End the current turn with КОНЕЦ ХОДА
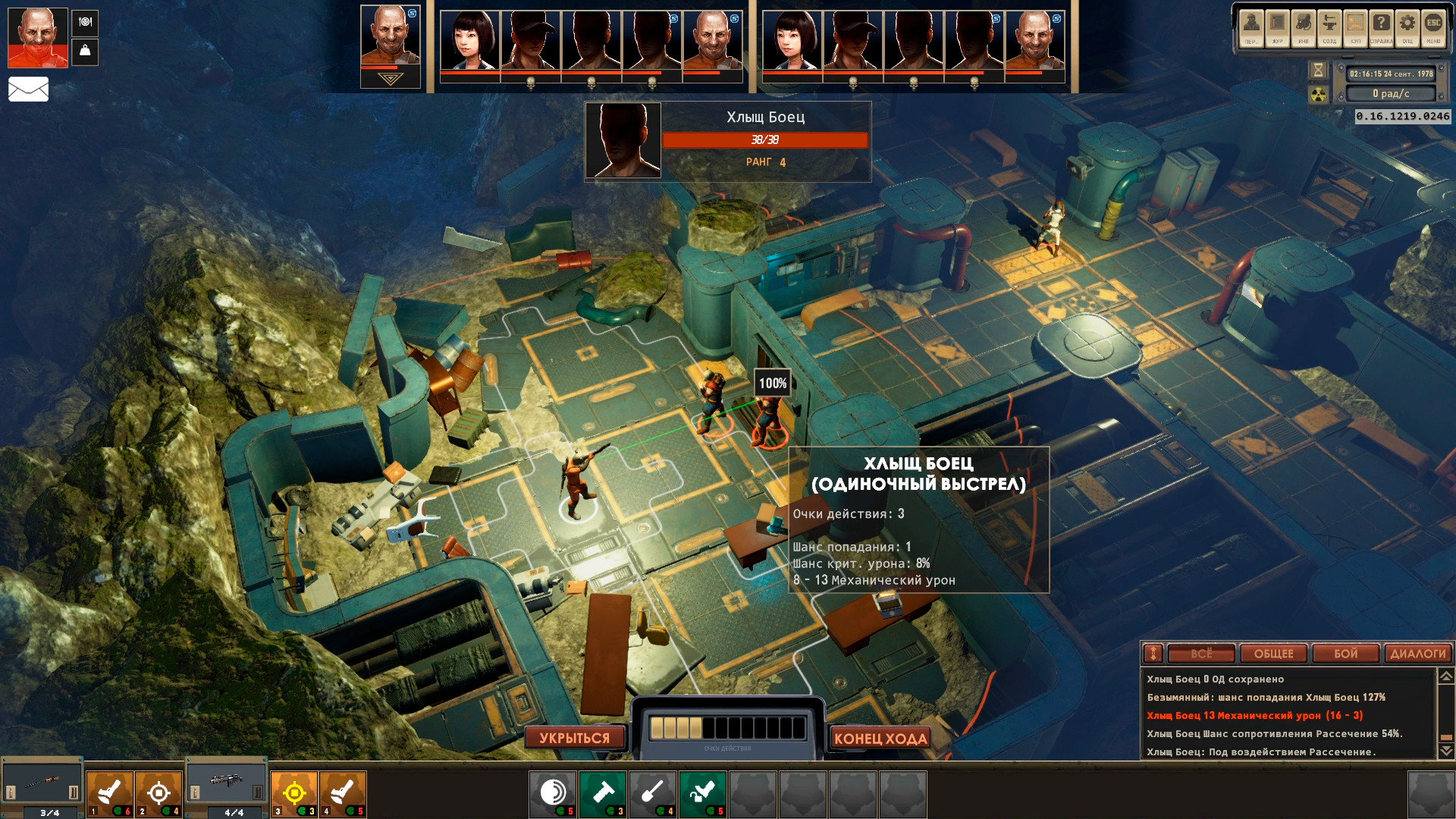 pyautogui.click(x=880, y=738)
